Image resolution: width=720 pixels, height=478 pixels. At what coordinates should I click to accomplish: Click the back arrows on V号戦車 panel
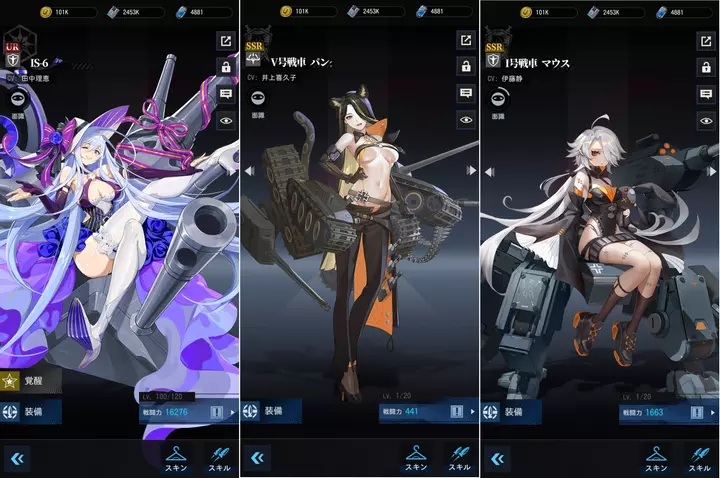[x=257, y=458]
